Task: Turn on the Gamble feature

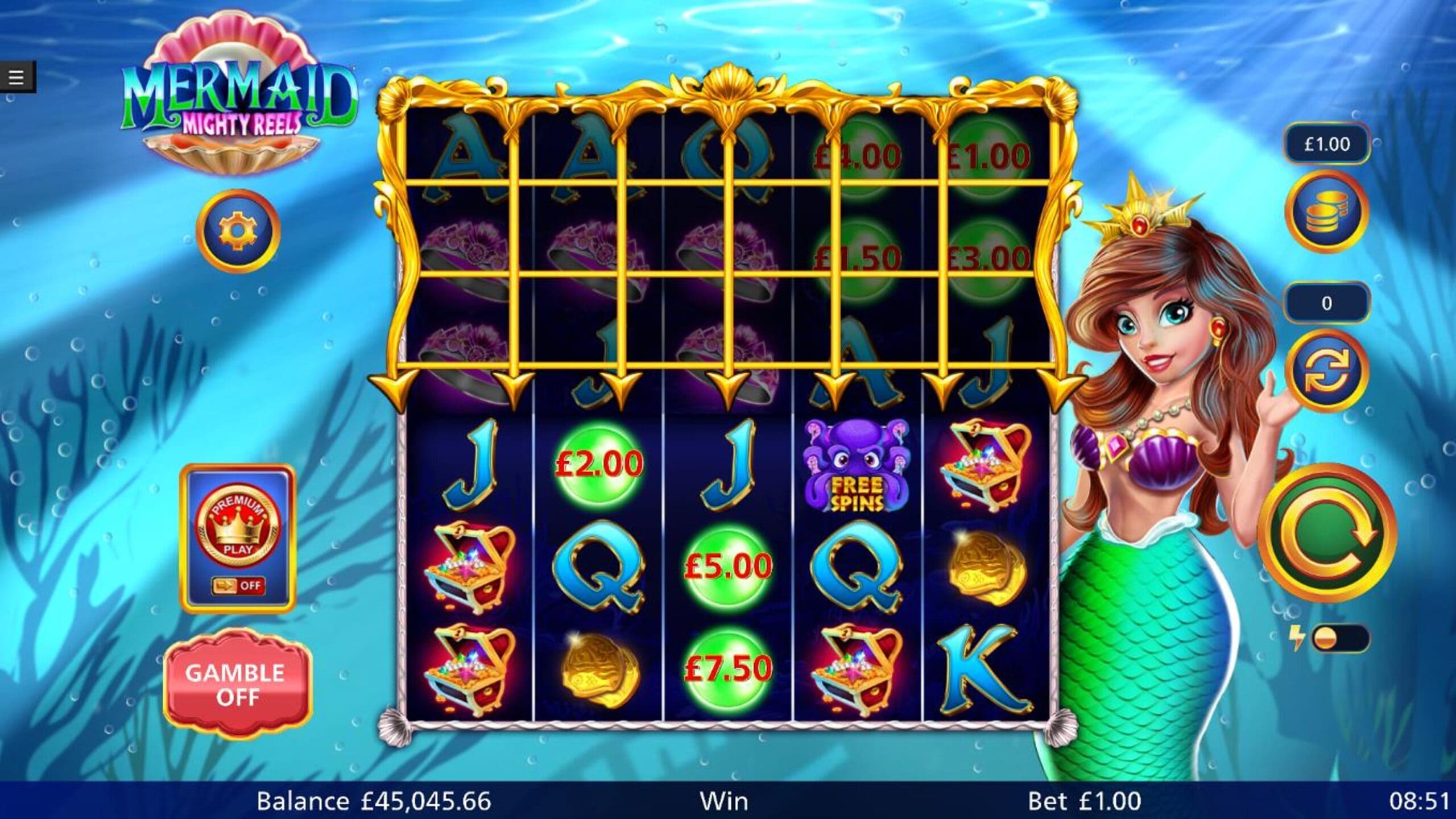Action: (x=238, y=685)
